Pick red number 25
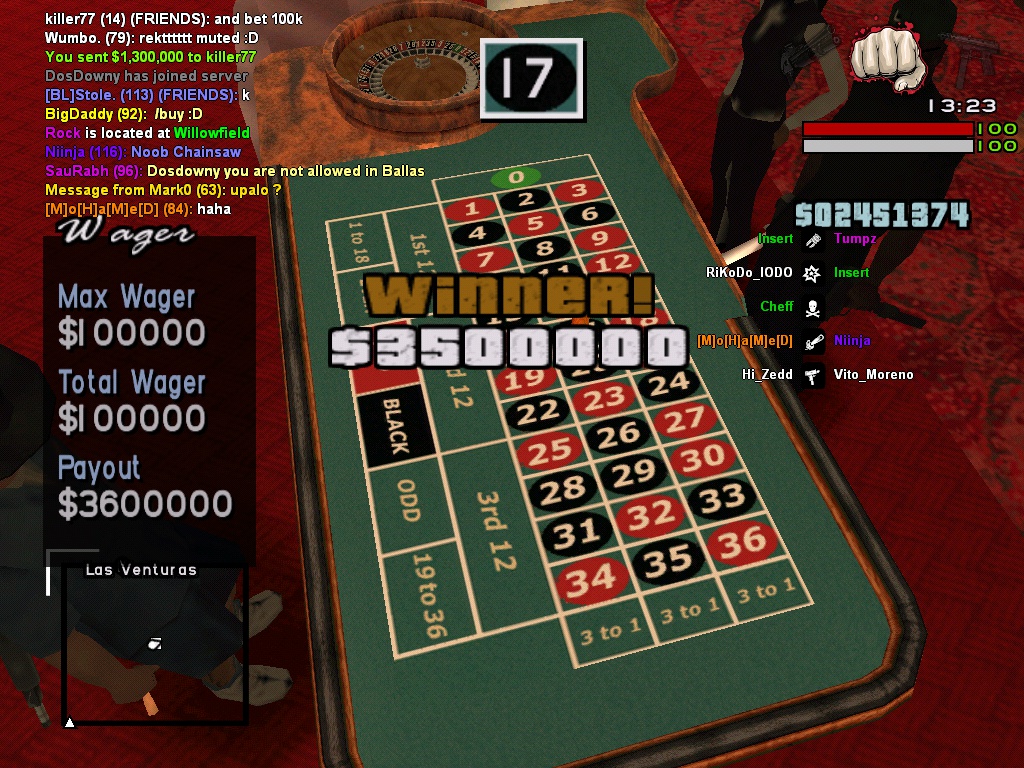This screenshot has height=768, width=1024. [x=549, y=451]
